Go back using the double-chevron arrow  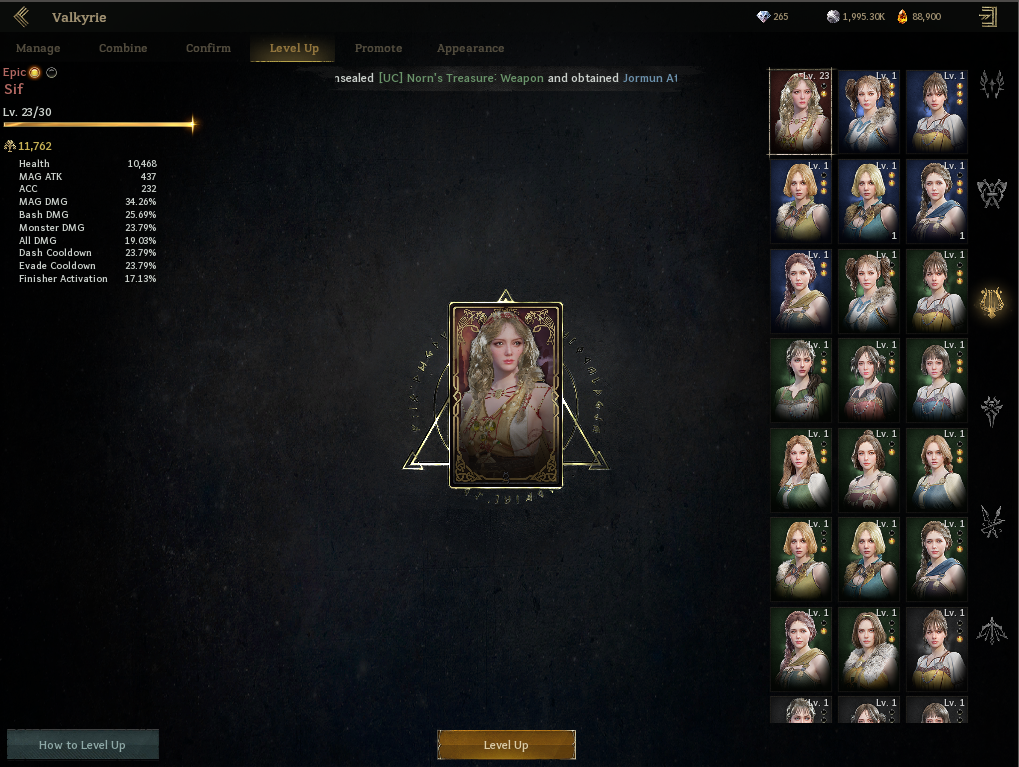coord(21,17)
